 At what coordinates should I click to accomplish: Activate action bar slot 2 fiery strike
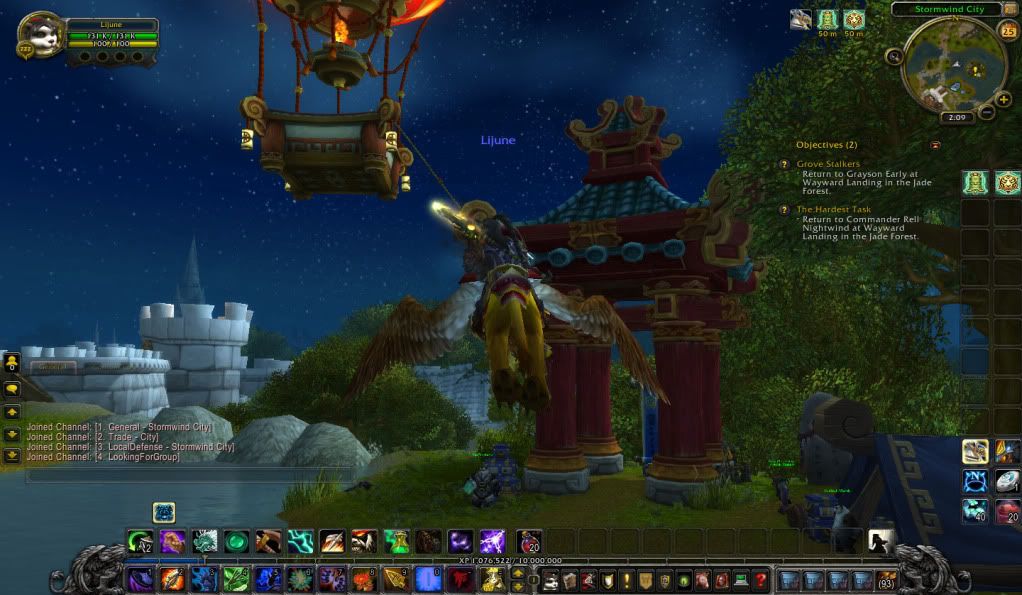172,579
